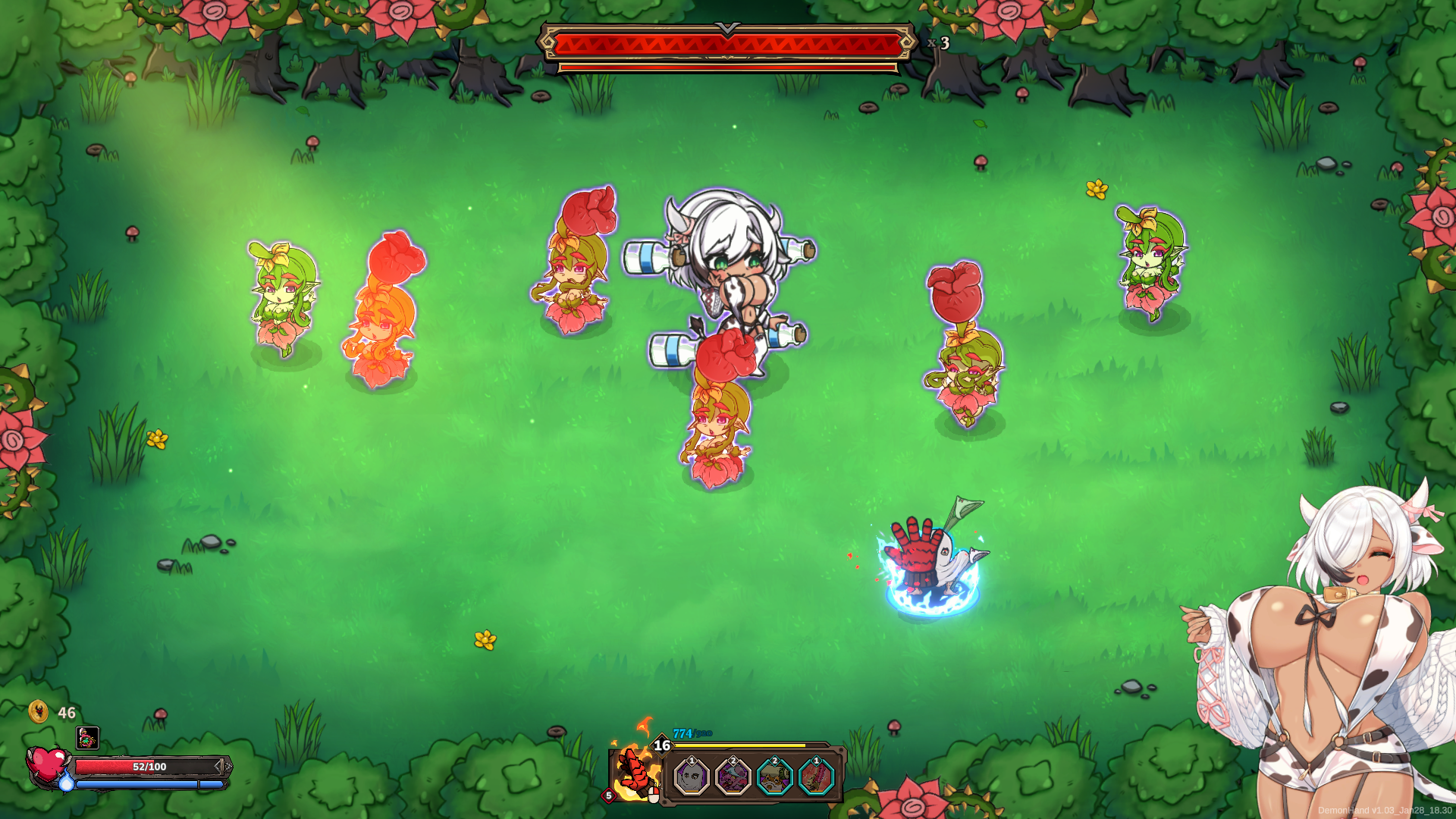Activate the red blade slash skill

[x=816, y=777]
